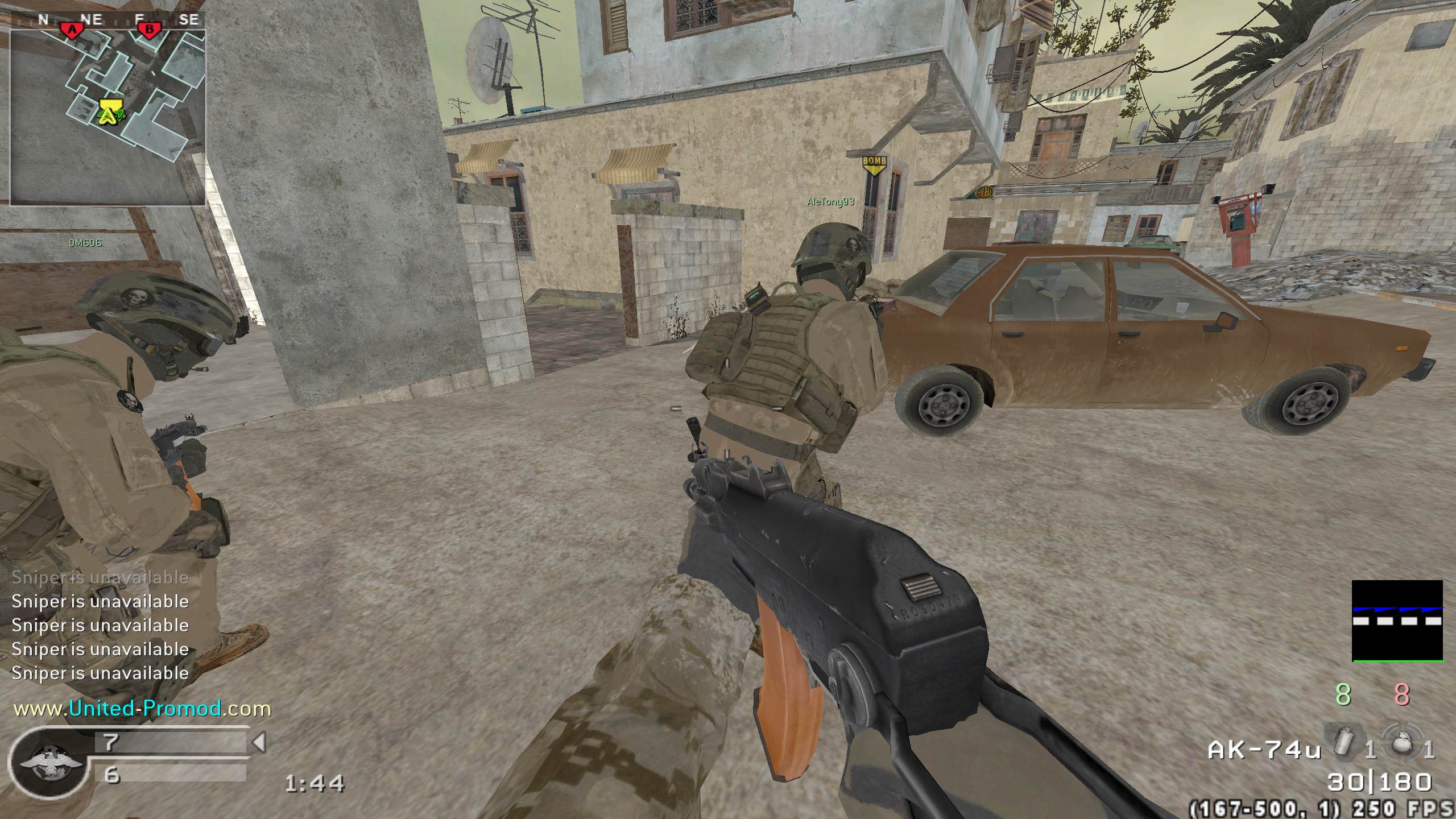The height and width of the screenshot is (819, 1456).
Task: Click the yellow BOMB objective marker
Action: point(874,163)
